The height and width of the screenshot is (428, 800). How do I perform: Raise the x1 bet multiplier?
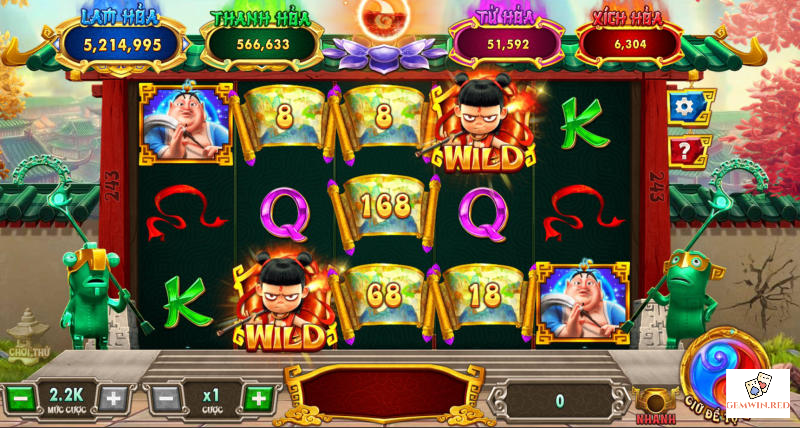coord(259,398)
